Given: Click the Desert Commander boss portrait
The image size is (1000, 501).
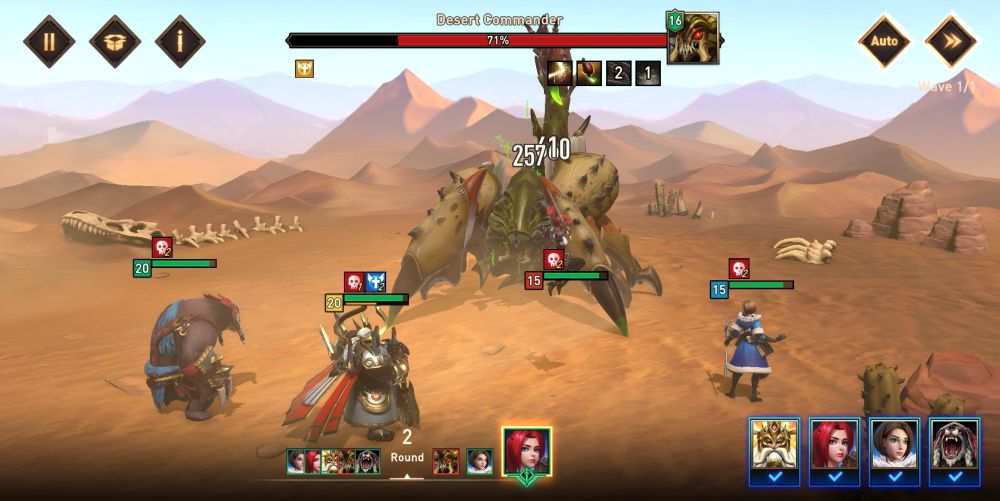Looking at the screenshot, I should 693,38.
